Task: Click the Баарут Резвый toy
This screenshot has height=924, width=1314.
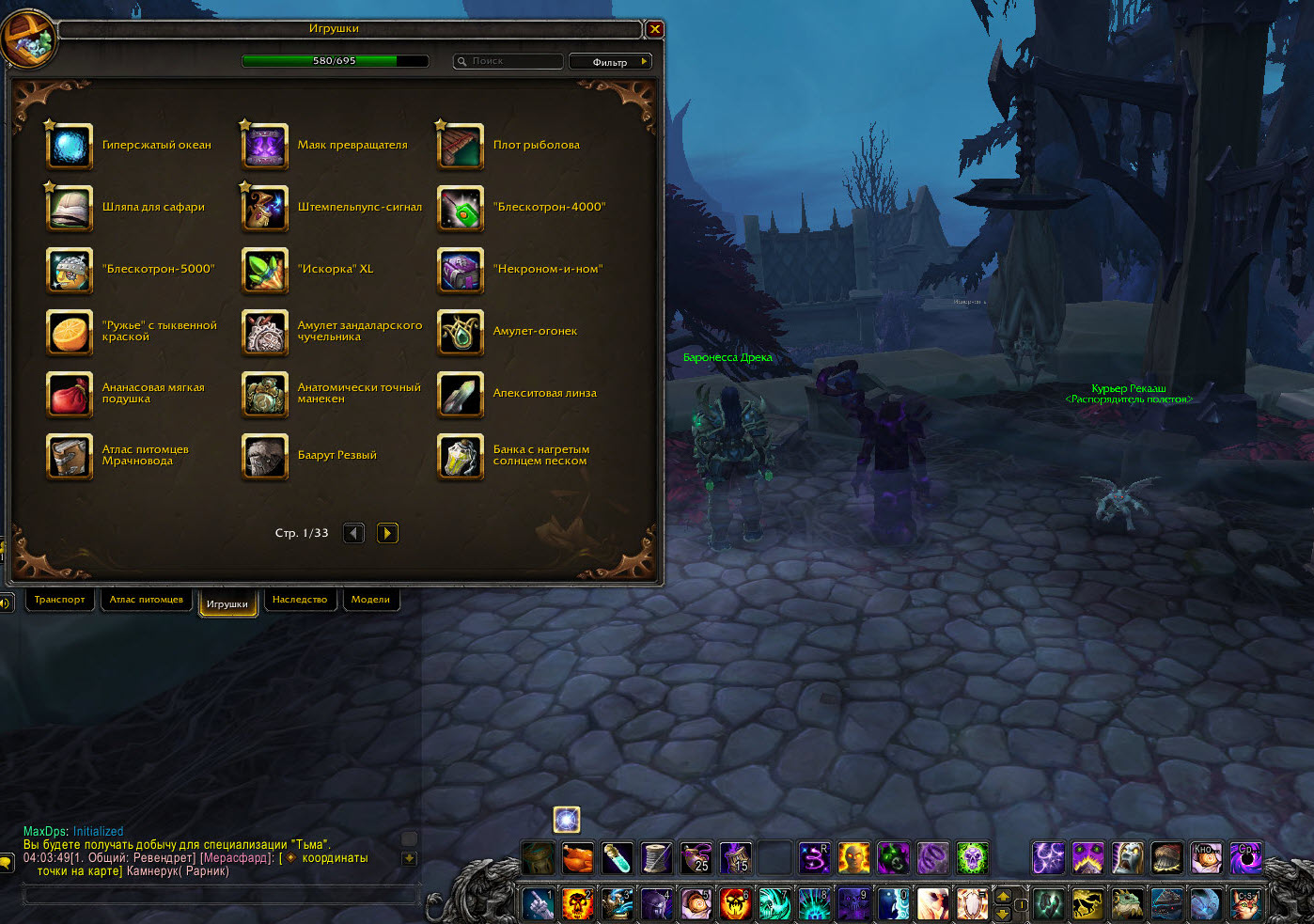Action: coord(265,456)
